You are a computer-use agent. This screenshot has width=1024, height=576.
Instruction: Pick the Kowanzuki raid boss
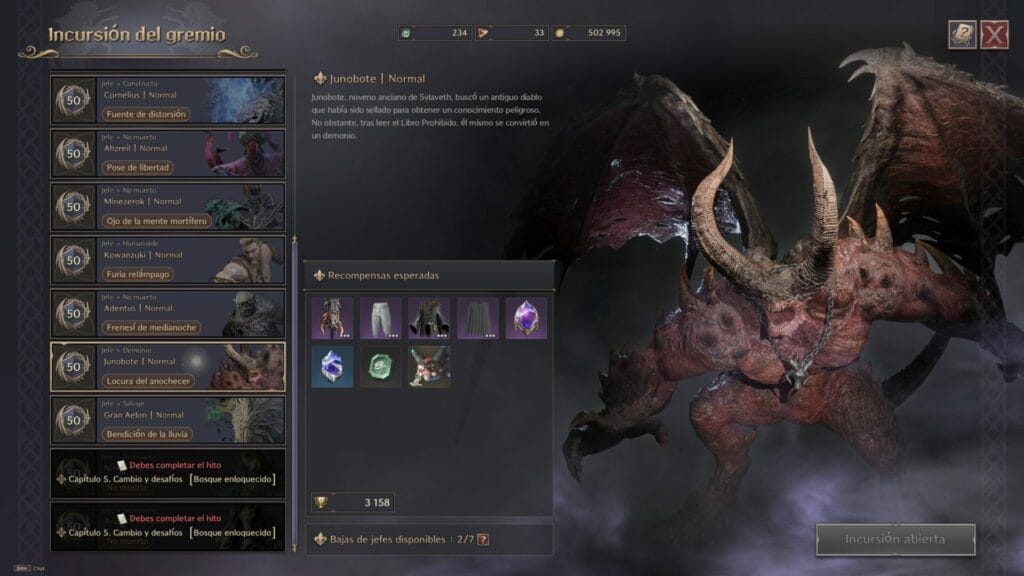[167, 260]
